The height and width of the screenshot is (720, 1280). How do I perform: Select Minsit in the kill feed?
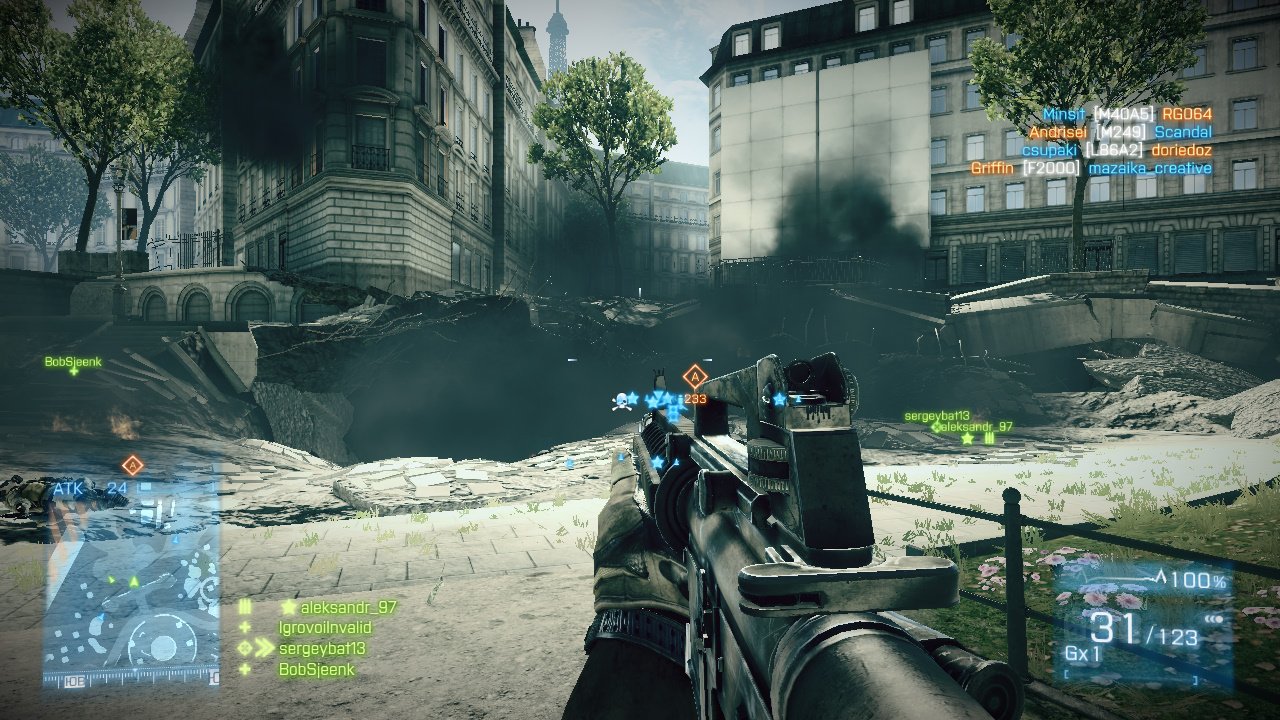(x=1063, y=114)
